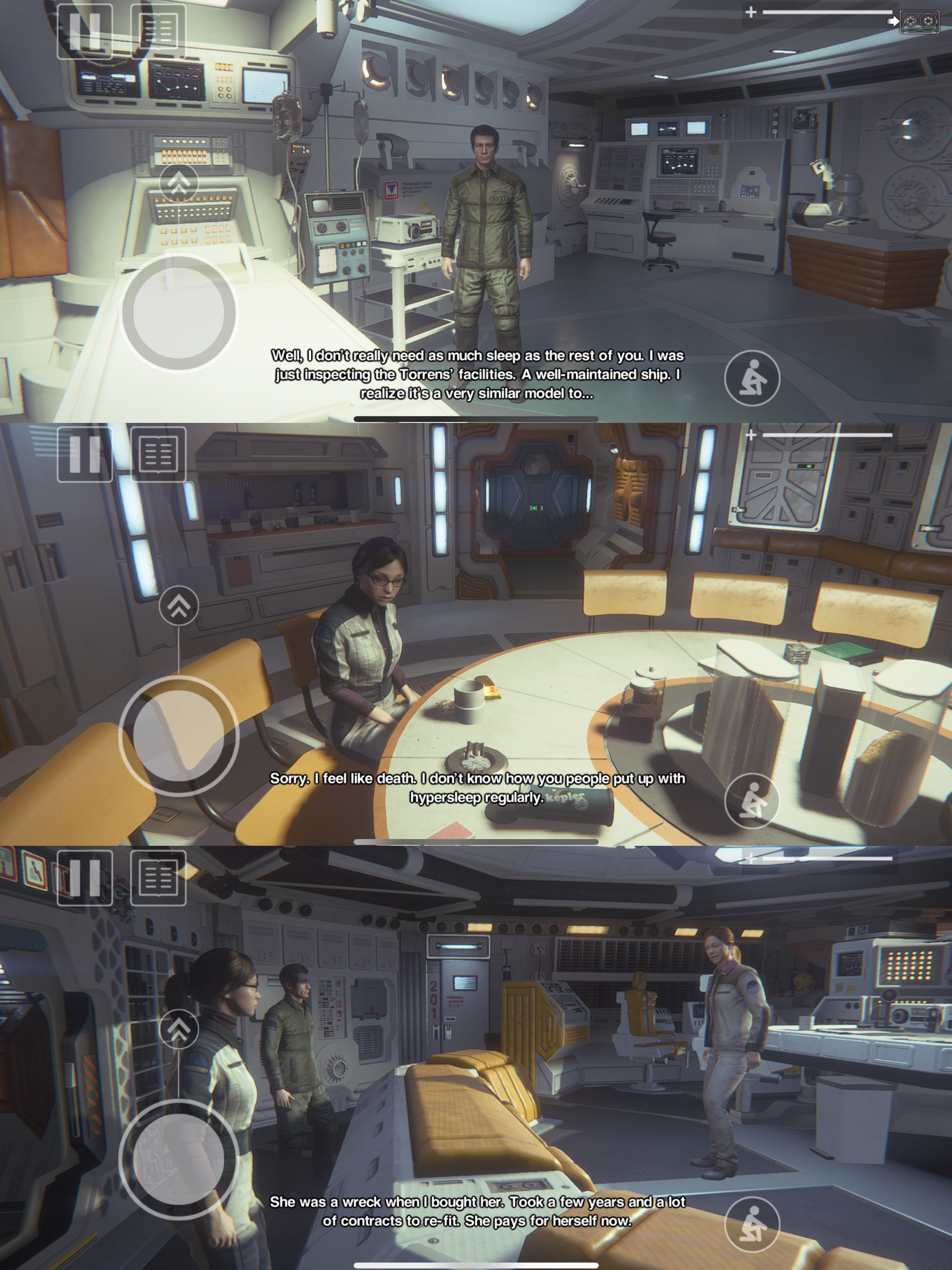Activate sprint chevrons in the medical bay scene

(179, 183)
